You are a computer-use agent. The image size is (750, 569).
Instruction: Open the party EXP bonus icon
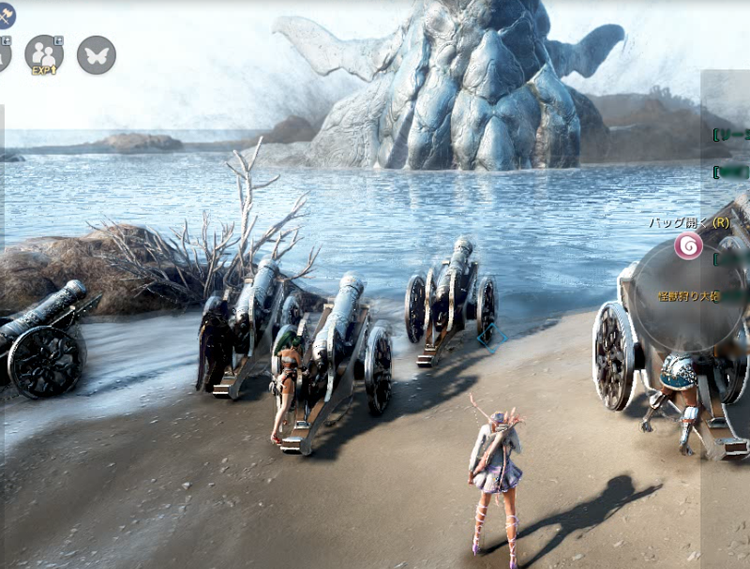pyautogui.click(x=44, y=54)
